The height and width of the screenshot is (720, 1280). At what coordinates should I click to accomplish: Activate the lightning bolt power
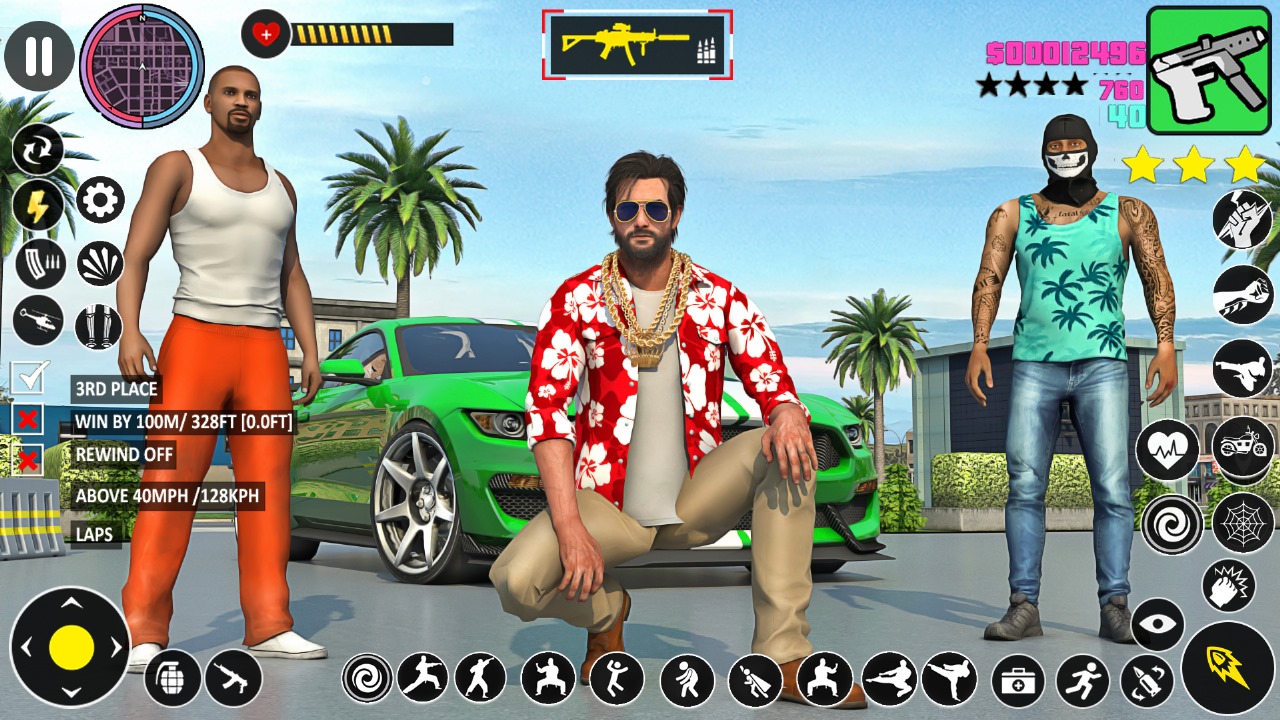point(38,206)
